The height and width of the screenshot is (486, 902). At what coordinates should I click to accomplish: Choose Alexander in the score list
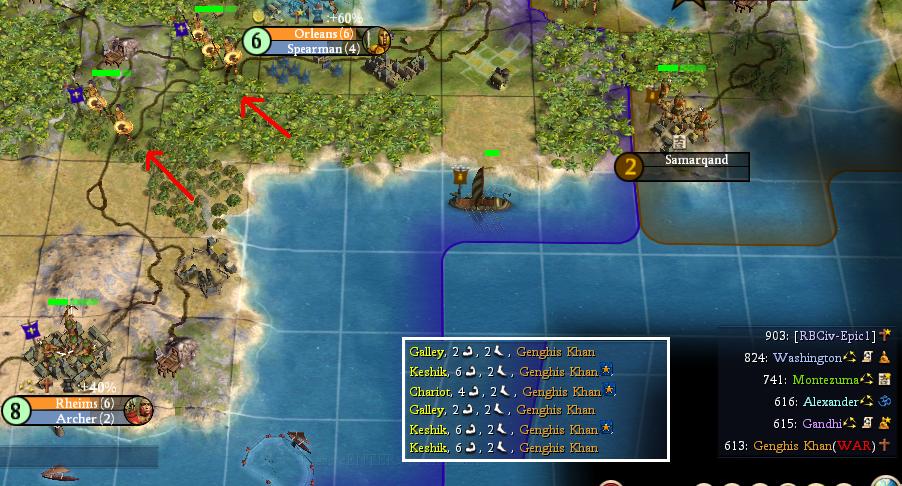[x=830, y=401]
